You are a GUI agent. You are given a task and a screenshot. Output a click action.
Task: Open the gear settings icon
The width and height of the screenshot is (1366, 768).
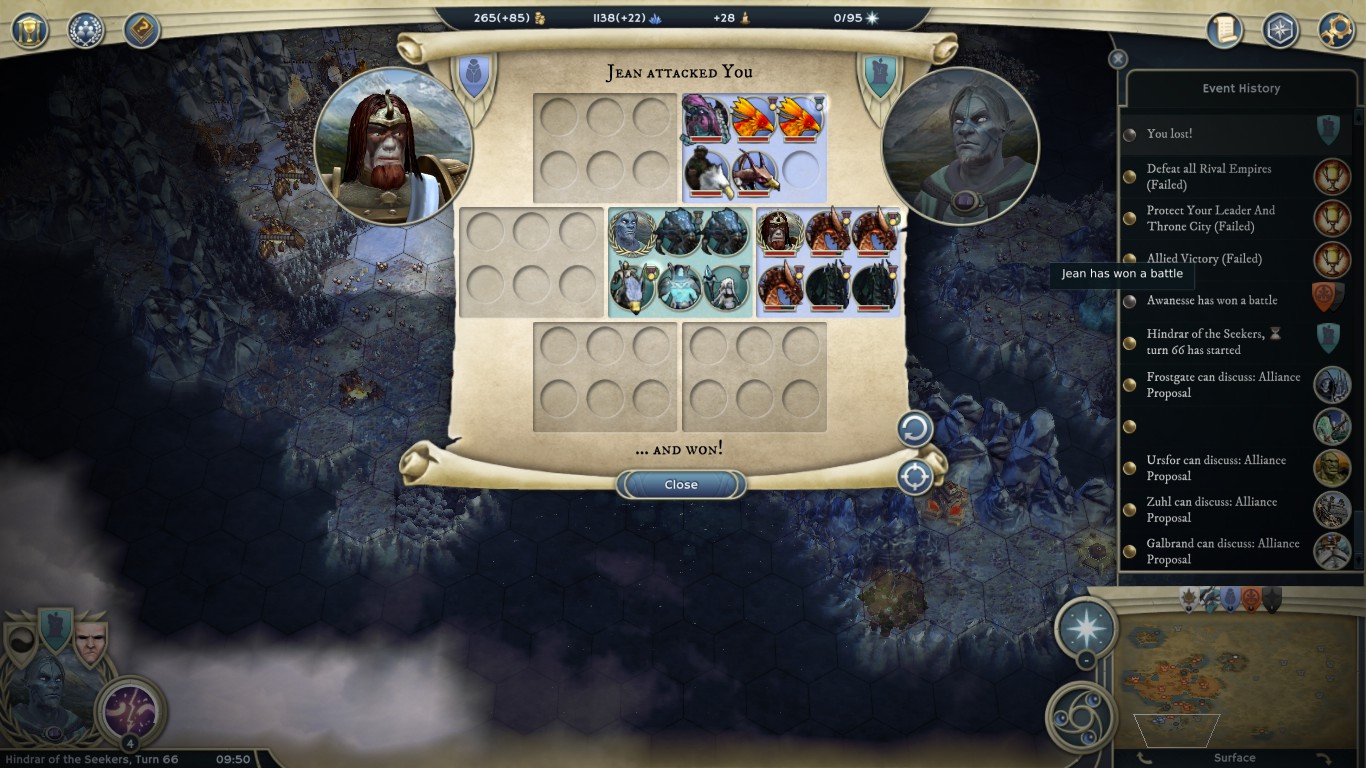point(1336,29)
